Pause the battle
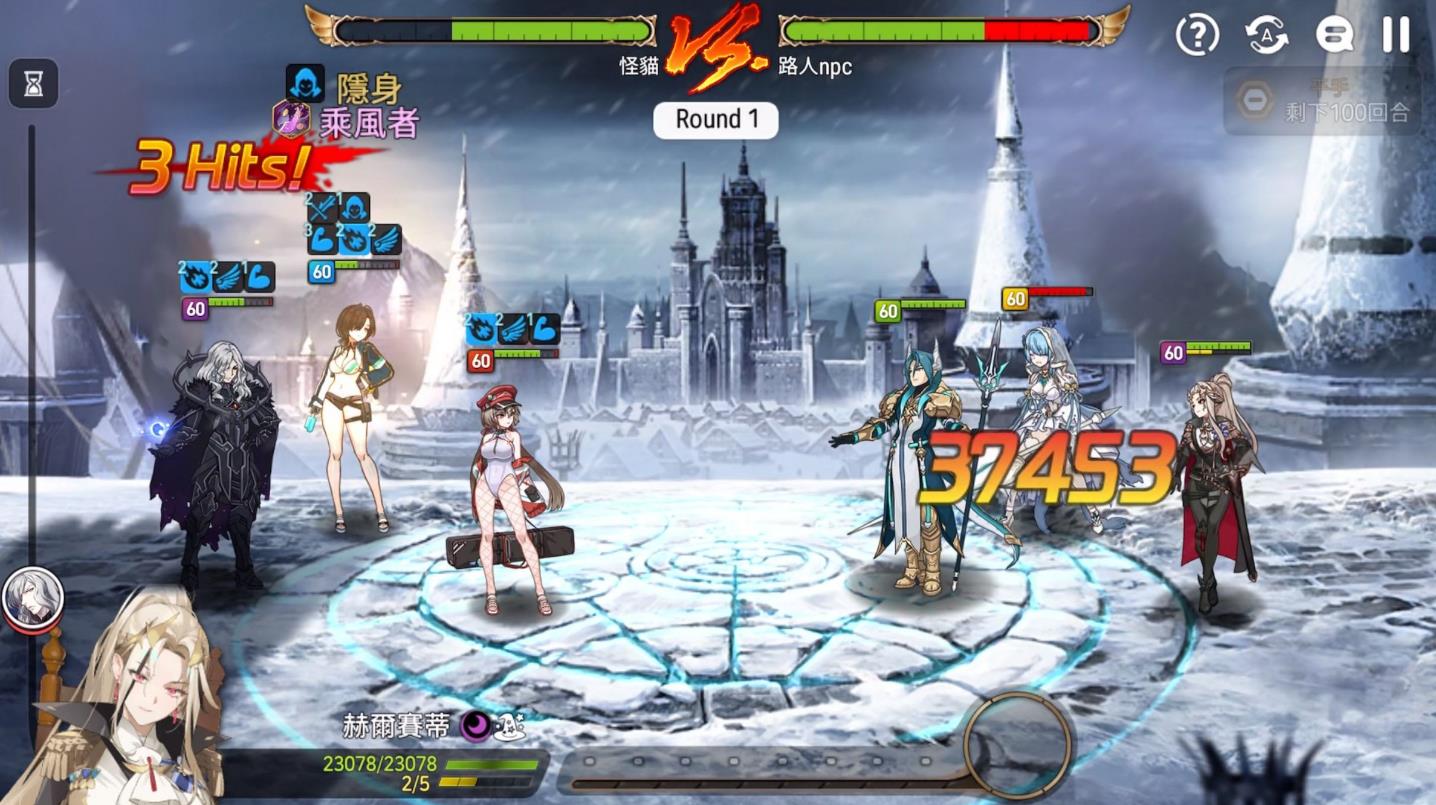The height and width of the screenshot is (805, 1436). point(1396,36)
